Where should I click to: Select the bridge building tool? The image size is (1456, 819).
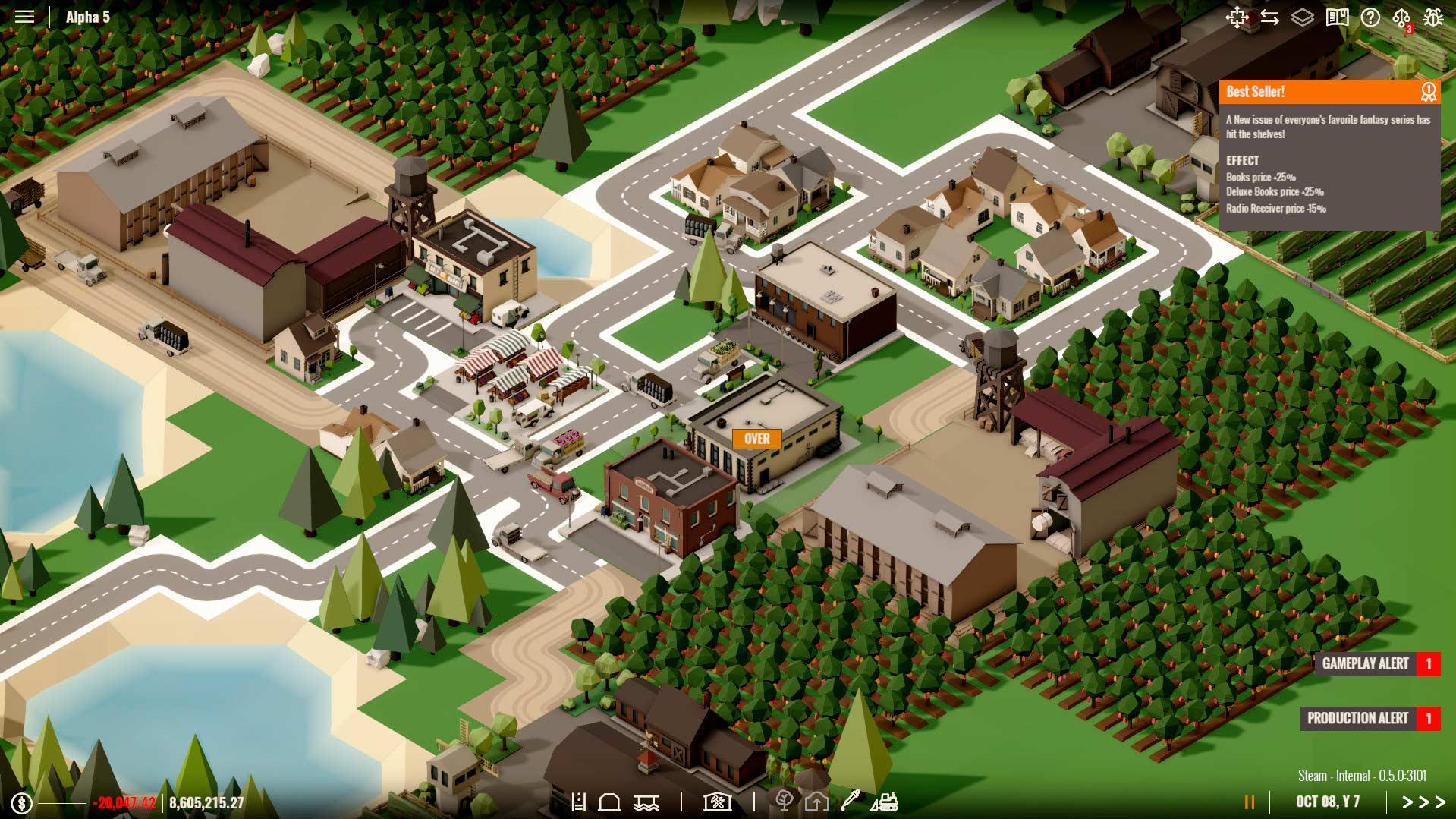click(x=646, y=802)
